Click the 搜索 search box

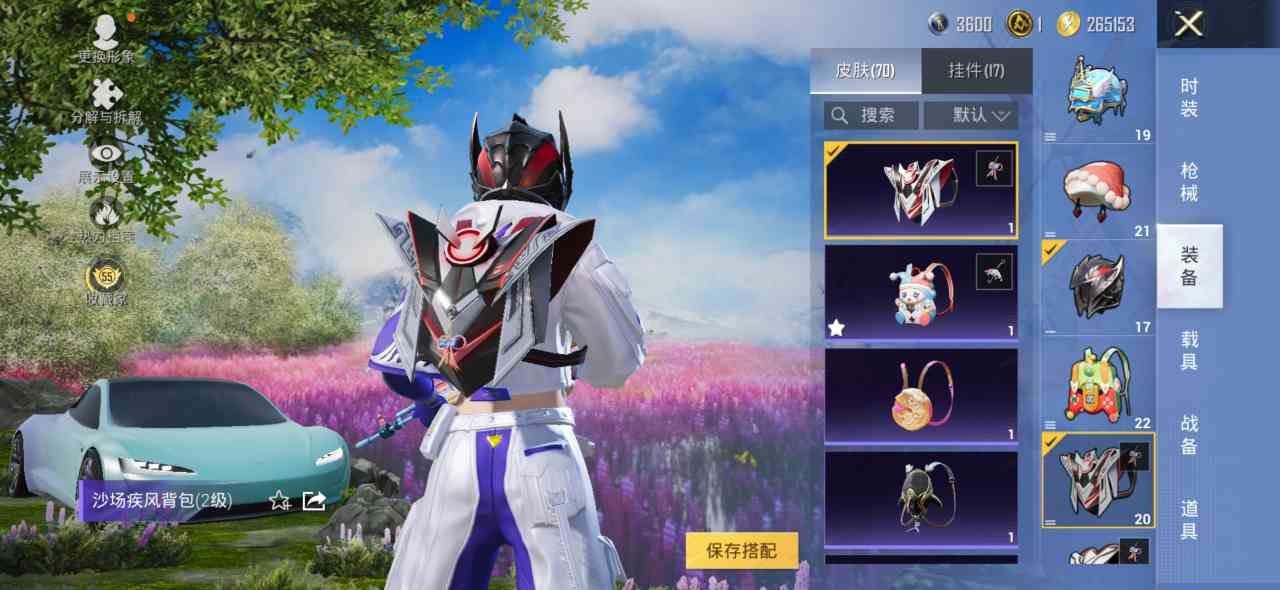tap(871, 115)
